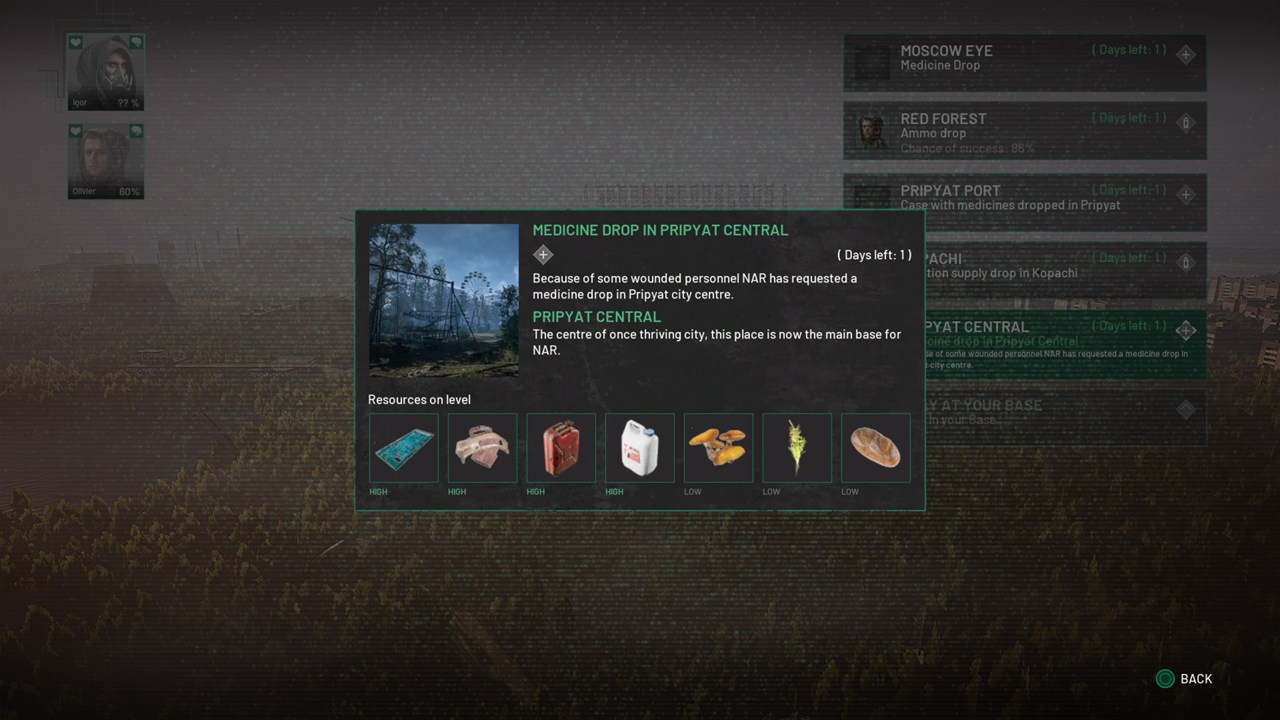The image size is (1280, 720).
Task: Inspect the red fuel canister resource
Action: pos(561,448)
